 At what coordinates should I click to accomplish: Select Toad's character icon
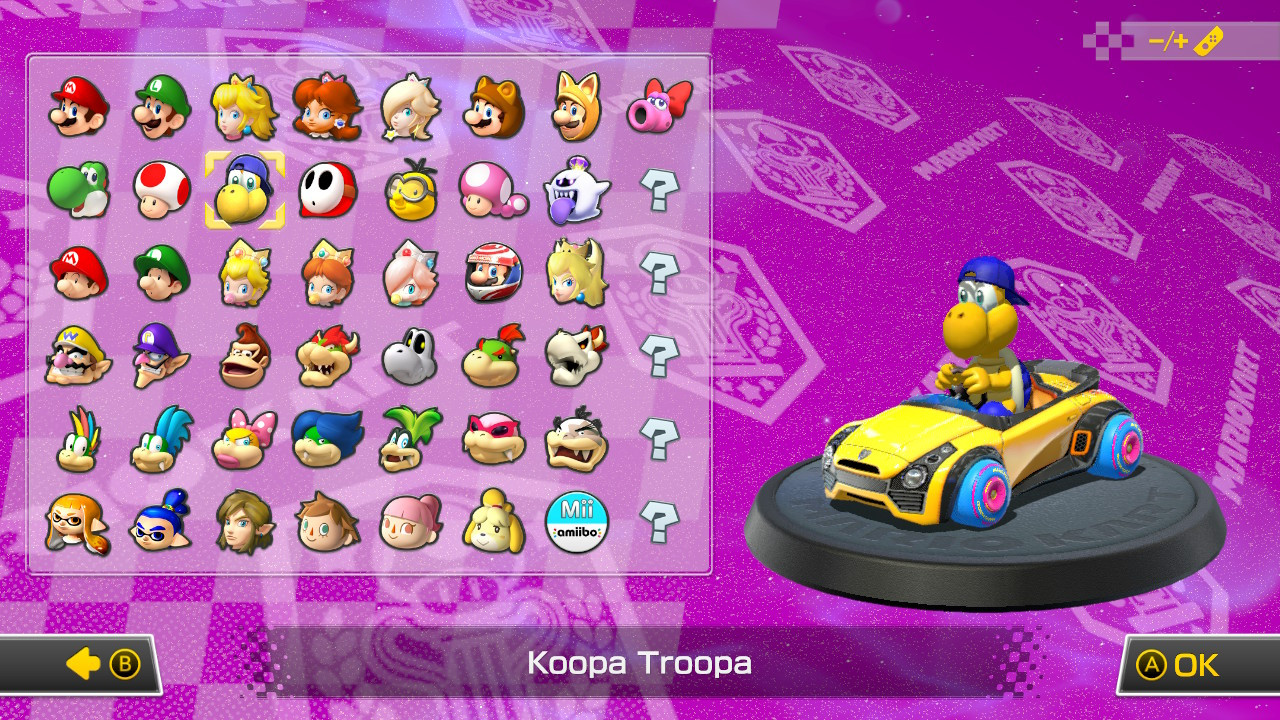(158, 190)
